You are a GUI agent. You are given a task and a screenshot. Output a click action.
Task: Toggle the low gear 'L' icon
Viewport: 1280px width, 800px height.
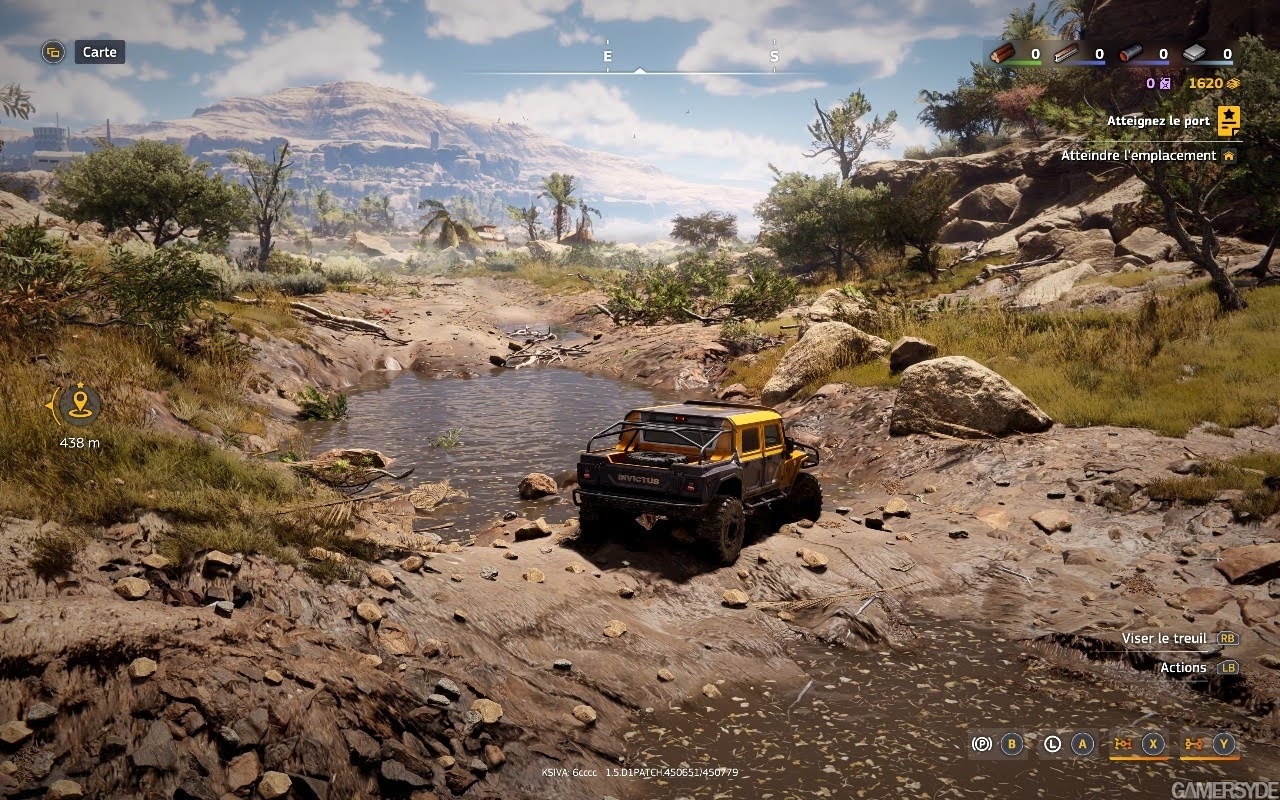point(1052,744)
